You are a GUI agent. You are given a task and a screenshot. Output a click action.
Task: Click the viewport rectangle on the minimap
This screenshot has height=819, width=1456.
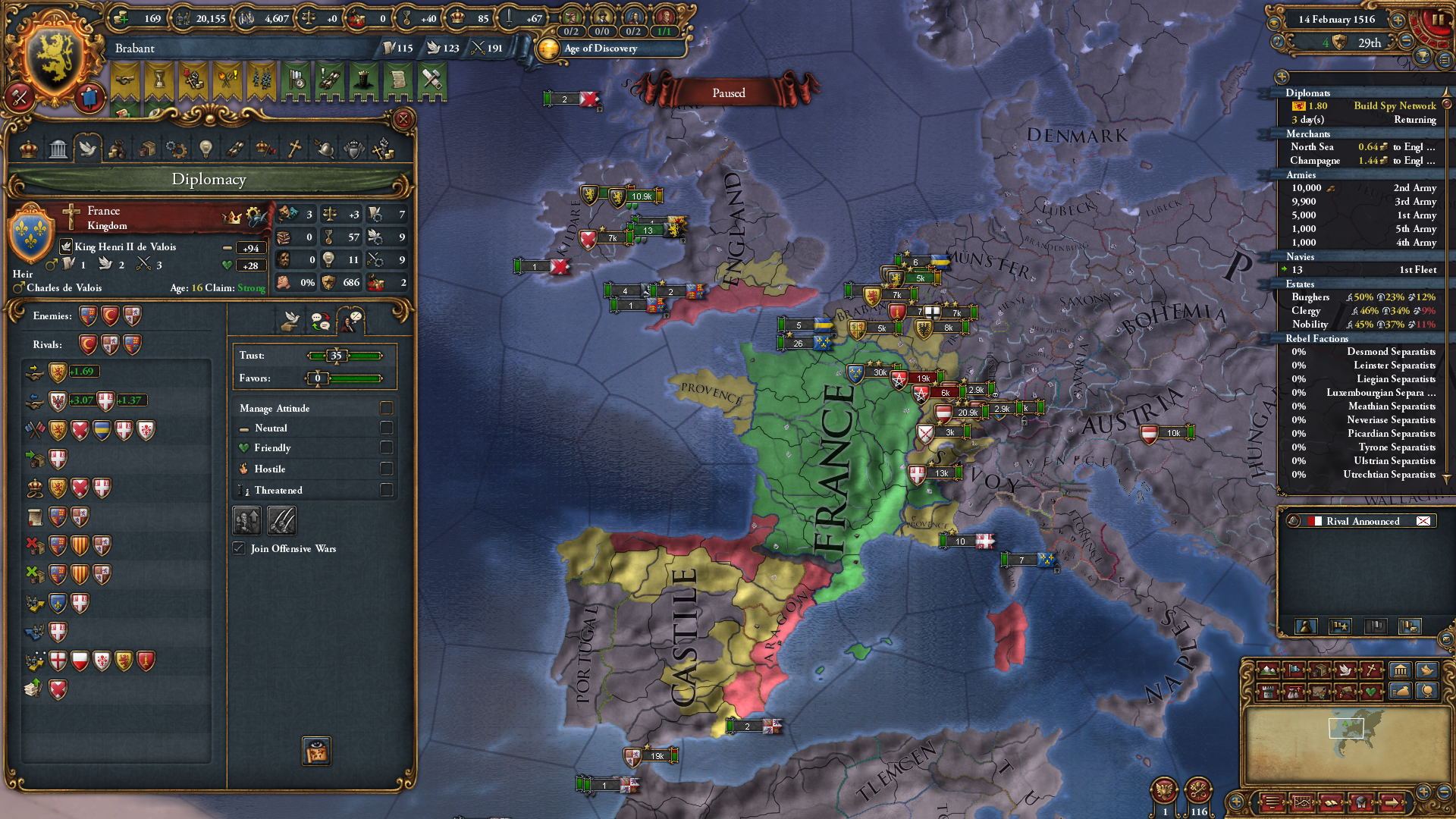[x=1347, y=728]
